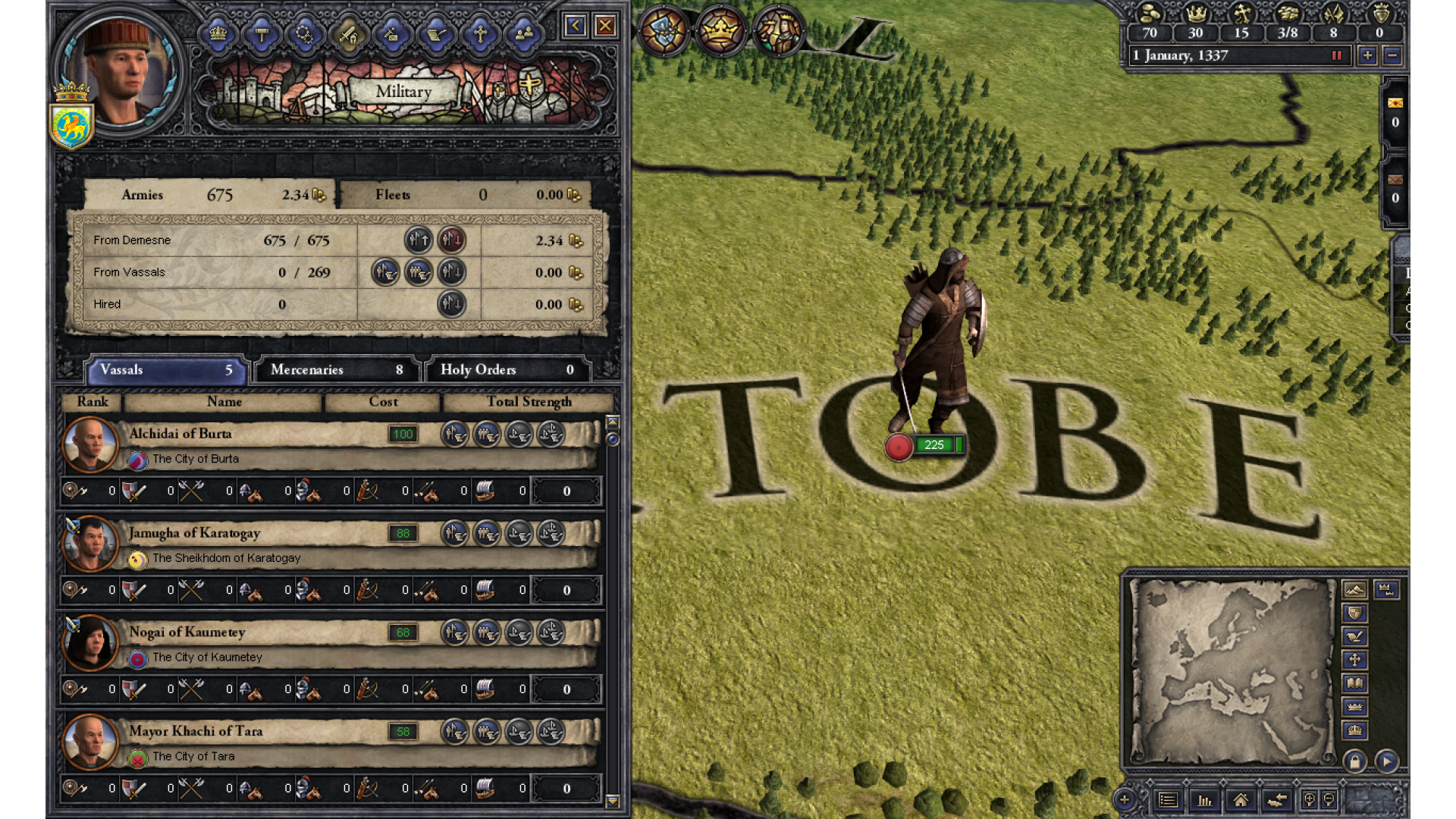This screenshot has width=1456, height=819.
Task: Go to home location with house button
Action: point(1241,800)
